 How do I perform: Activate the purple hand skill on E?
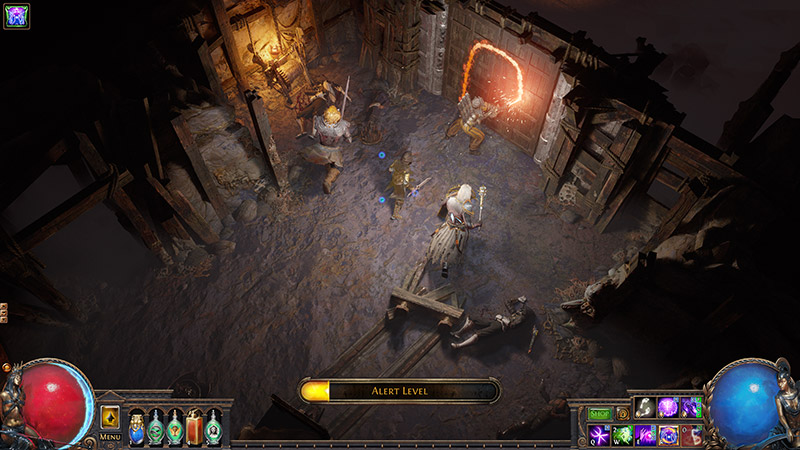(645, 434)
